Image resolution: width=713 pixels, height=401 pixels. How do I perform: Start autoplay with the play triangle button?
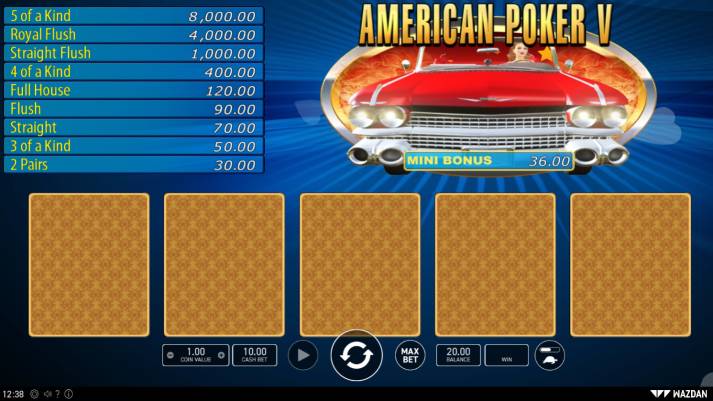pyautogui.click(x=303, y=355)
